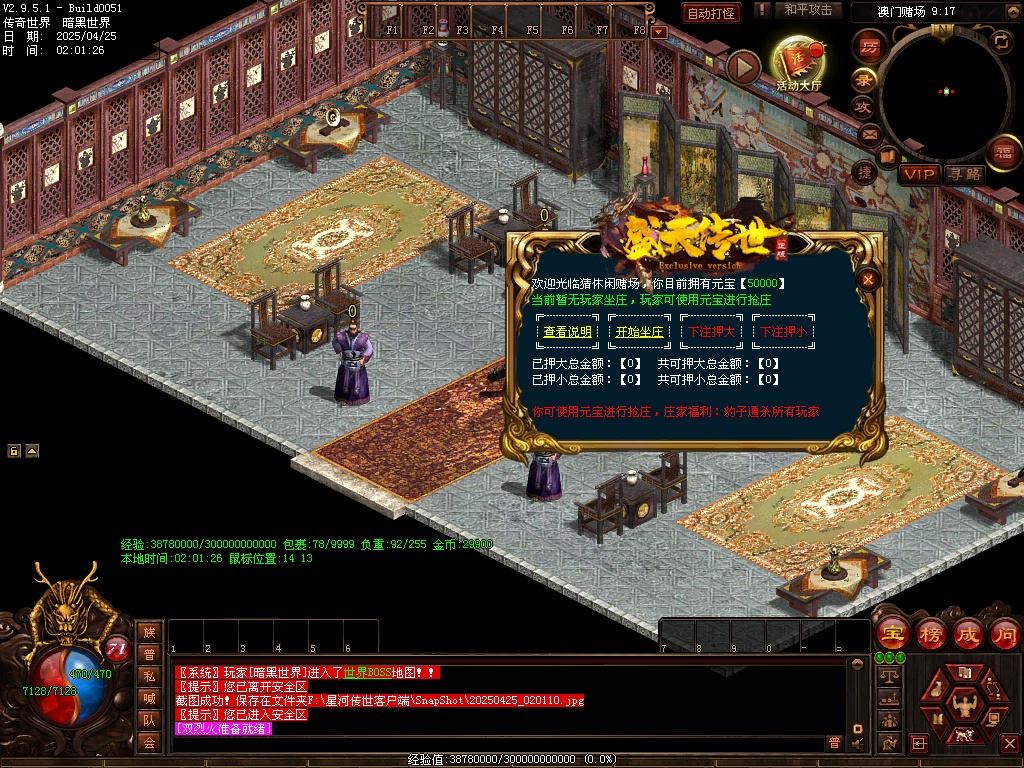The height and width of the screenshot is (768, 1024).
Task: Open the 查看说明 instructions option
Action: [567, 332]
